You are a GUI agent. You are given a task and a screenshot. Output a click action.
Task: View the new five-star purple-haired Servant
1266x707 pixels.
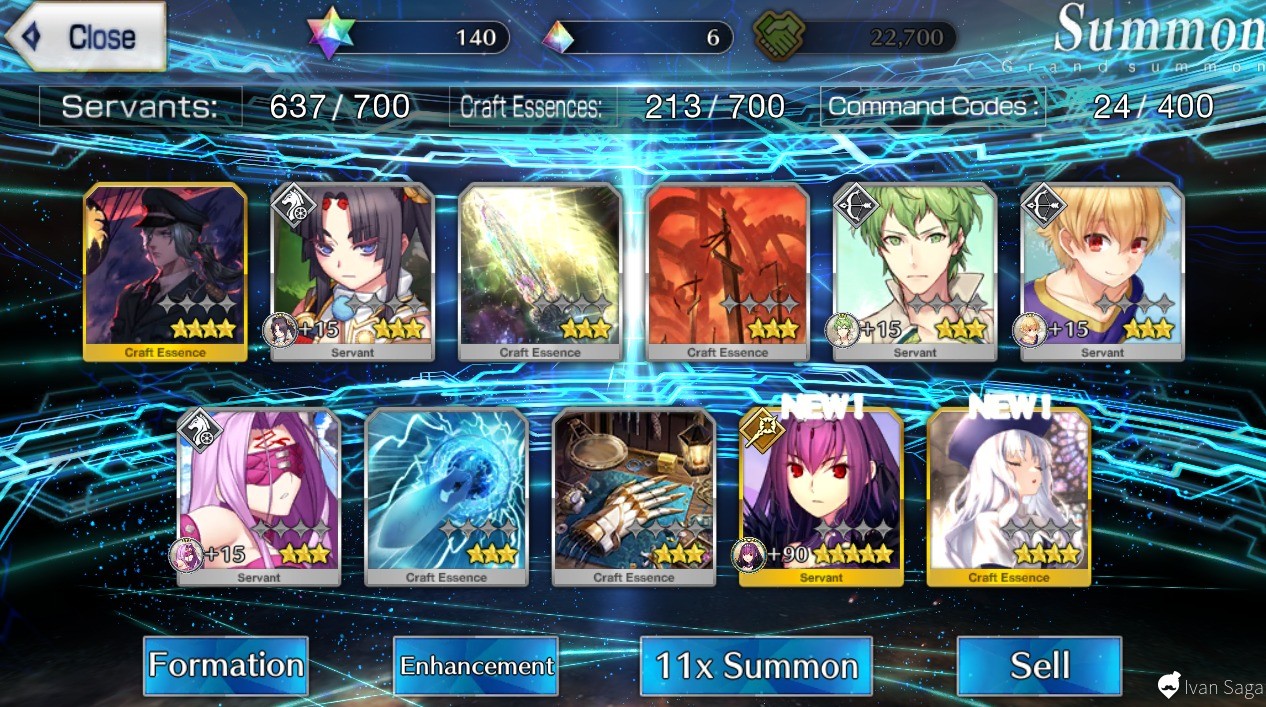pyautogui.click(x=821, y=496)
